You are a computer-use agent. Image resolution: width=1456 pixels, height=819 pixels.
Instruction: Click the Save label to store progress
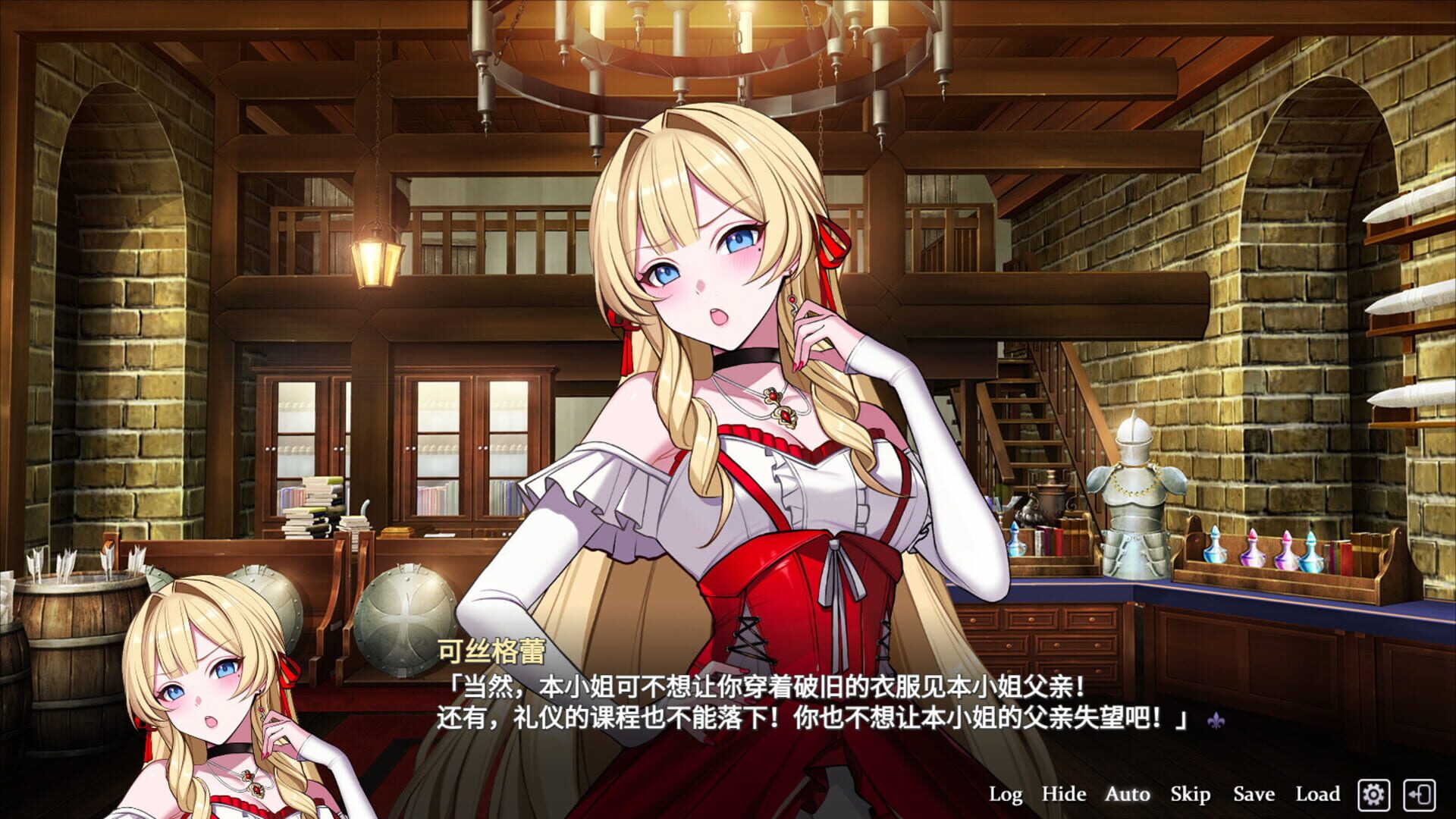point(1252,795)
